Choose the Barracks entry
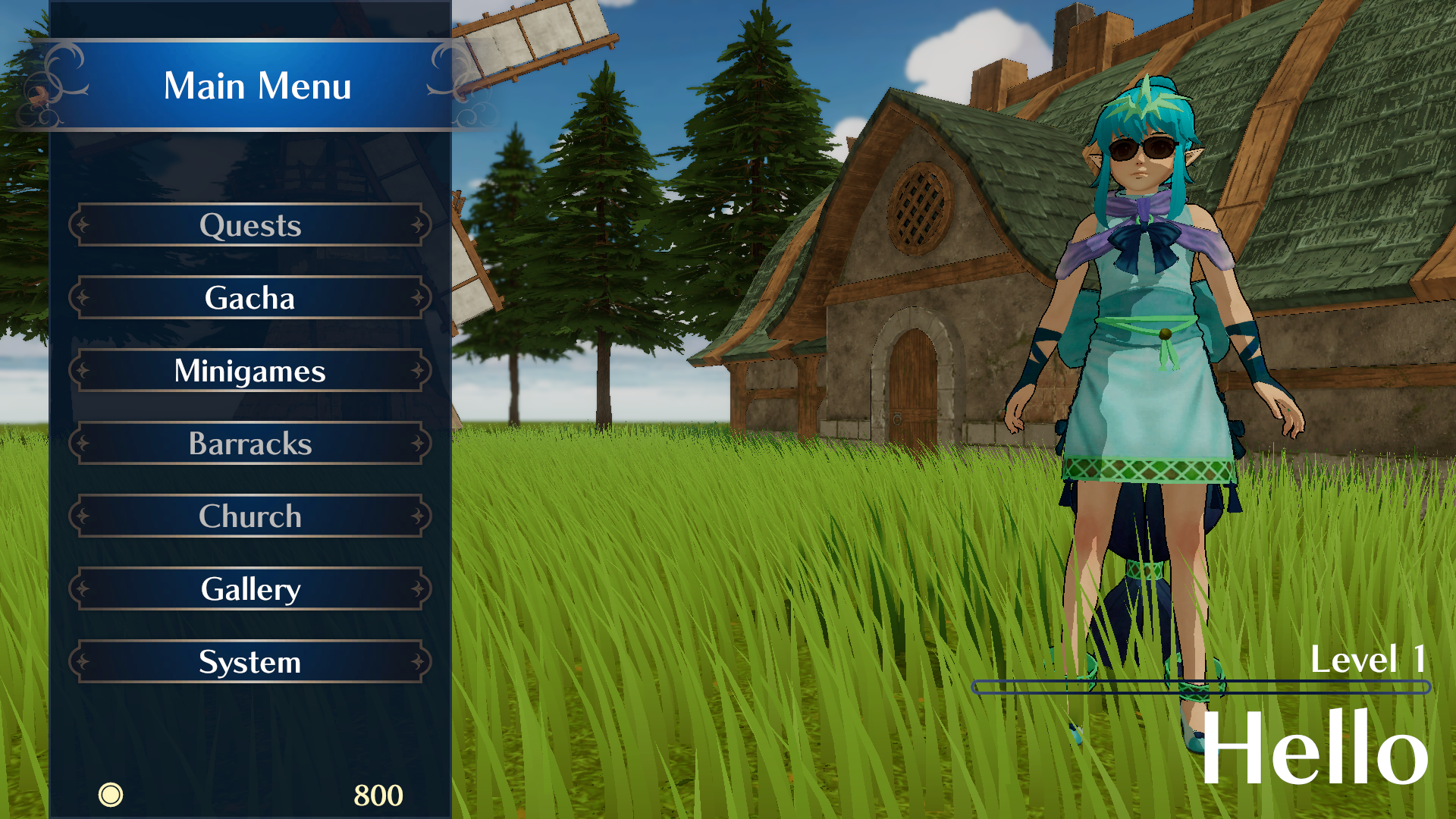This screenshot has width=1456, height=819. point(250,444)
